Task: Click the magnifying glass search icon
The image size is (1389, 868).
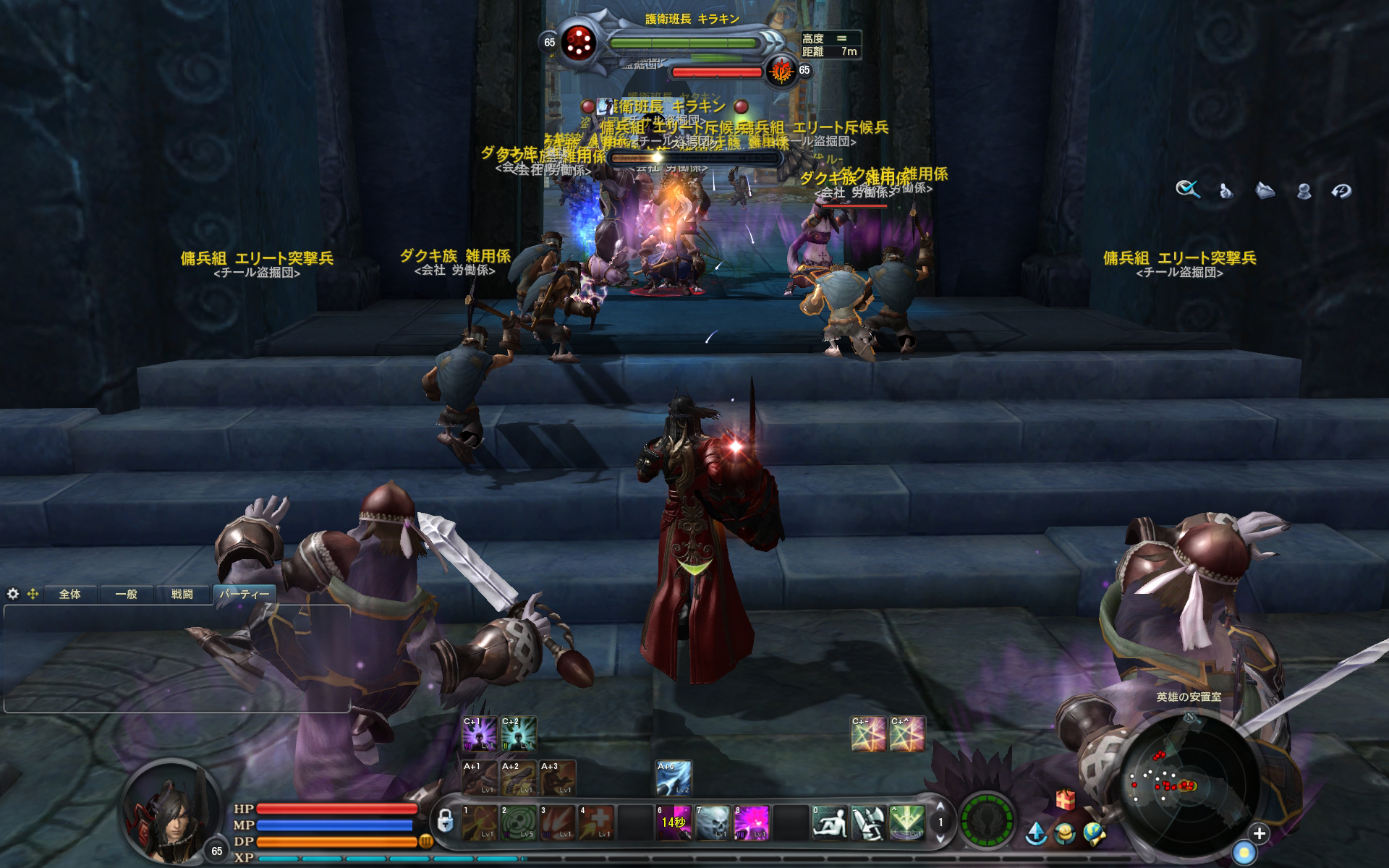Action: pyautogui.click(x=1187, y=190)
